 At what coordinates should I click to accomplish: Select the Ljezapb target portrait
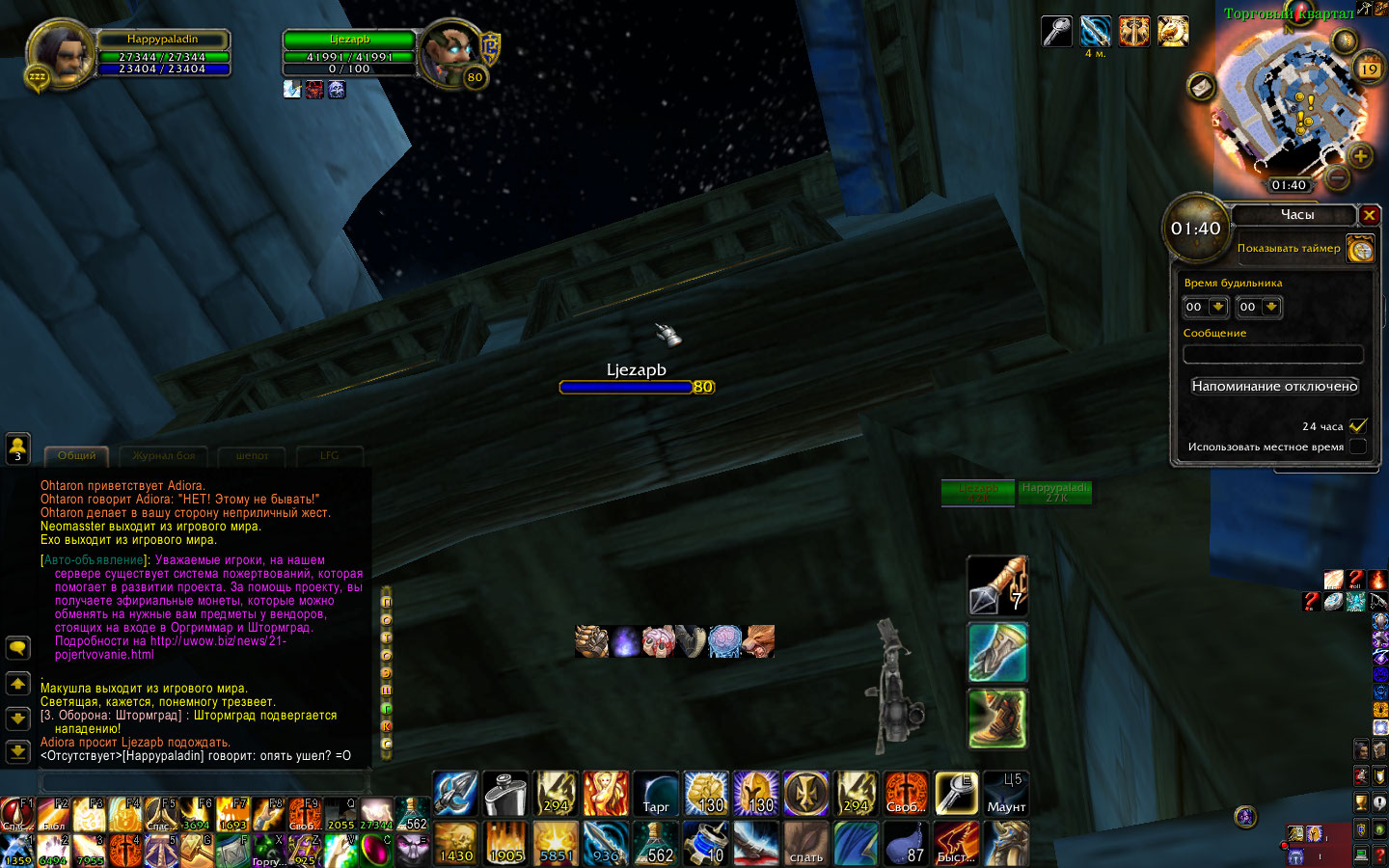(449, 53)
